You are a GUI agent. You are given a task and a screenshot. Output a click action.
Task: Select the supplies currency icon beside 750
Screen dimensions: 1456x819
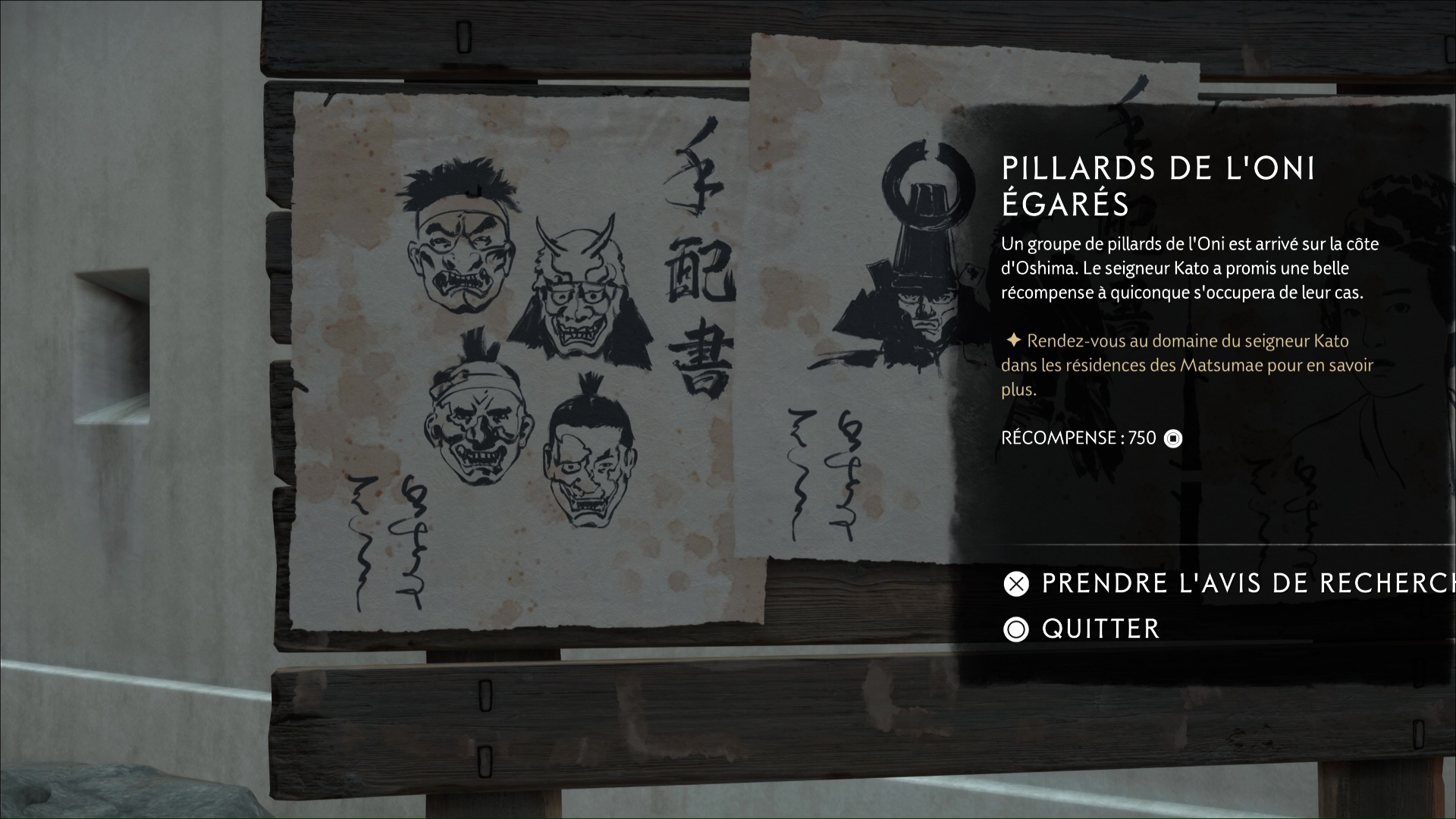(x=1174, y=438)
